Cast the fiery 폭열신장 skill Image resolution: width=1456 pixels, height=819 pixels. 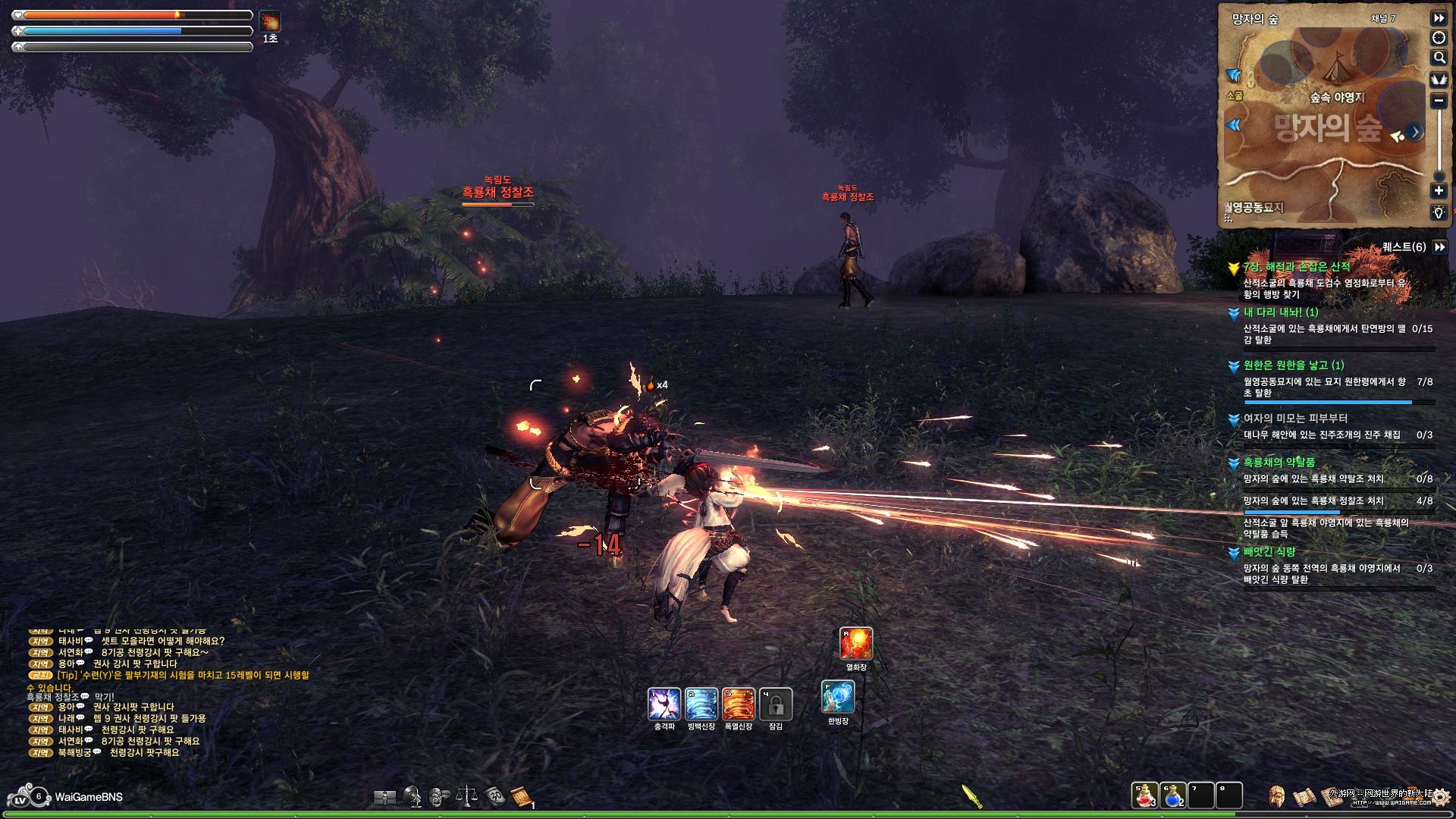[x=738, y=704]
